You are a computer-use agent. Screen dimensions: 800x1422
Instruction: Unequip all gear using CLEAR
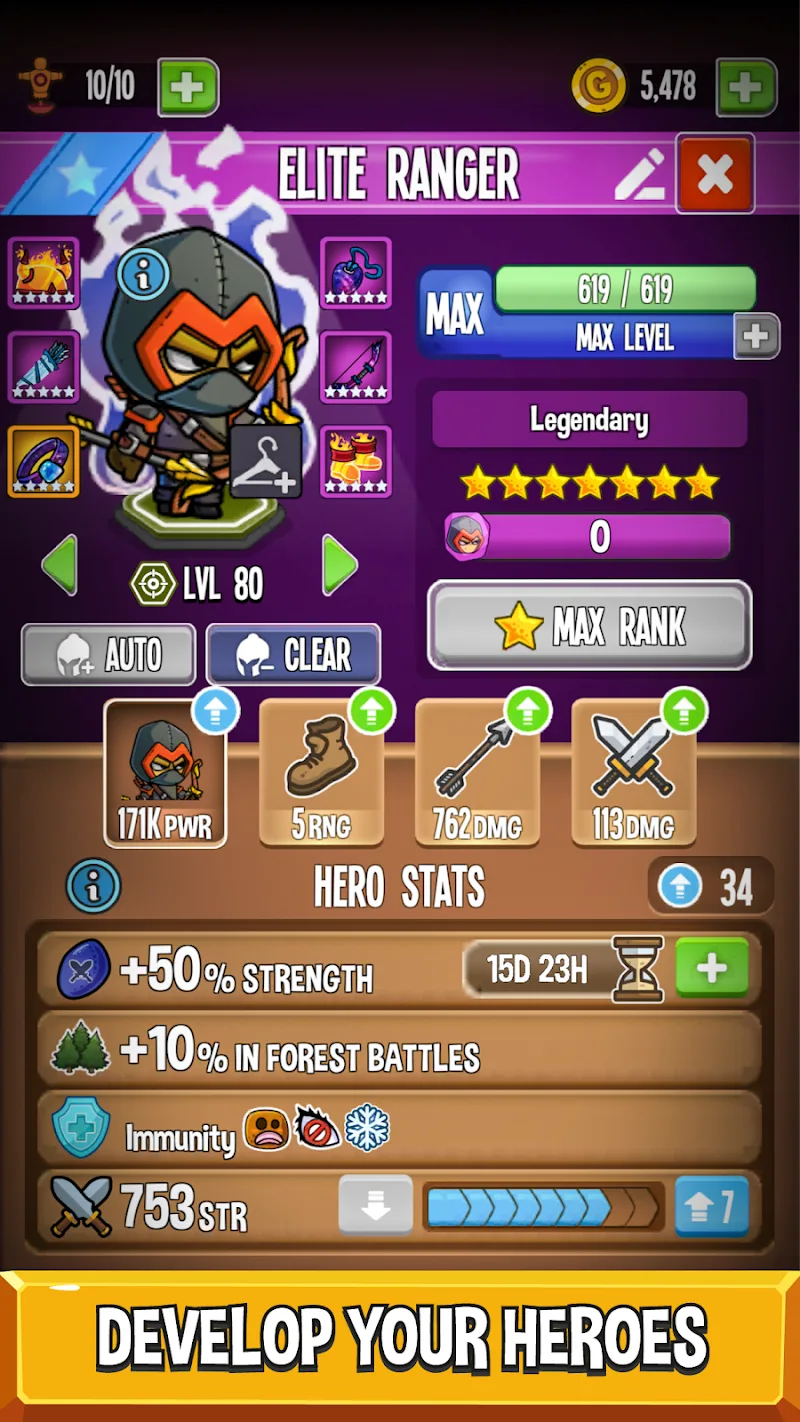coord(293,655)
